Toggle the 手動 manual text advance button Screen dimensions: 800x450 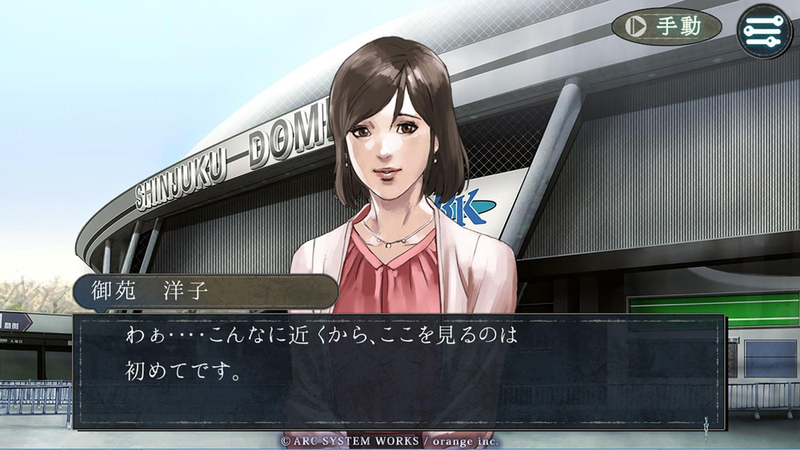666,26
